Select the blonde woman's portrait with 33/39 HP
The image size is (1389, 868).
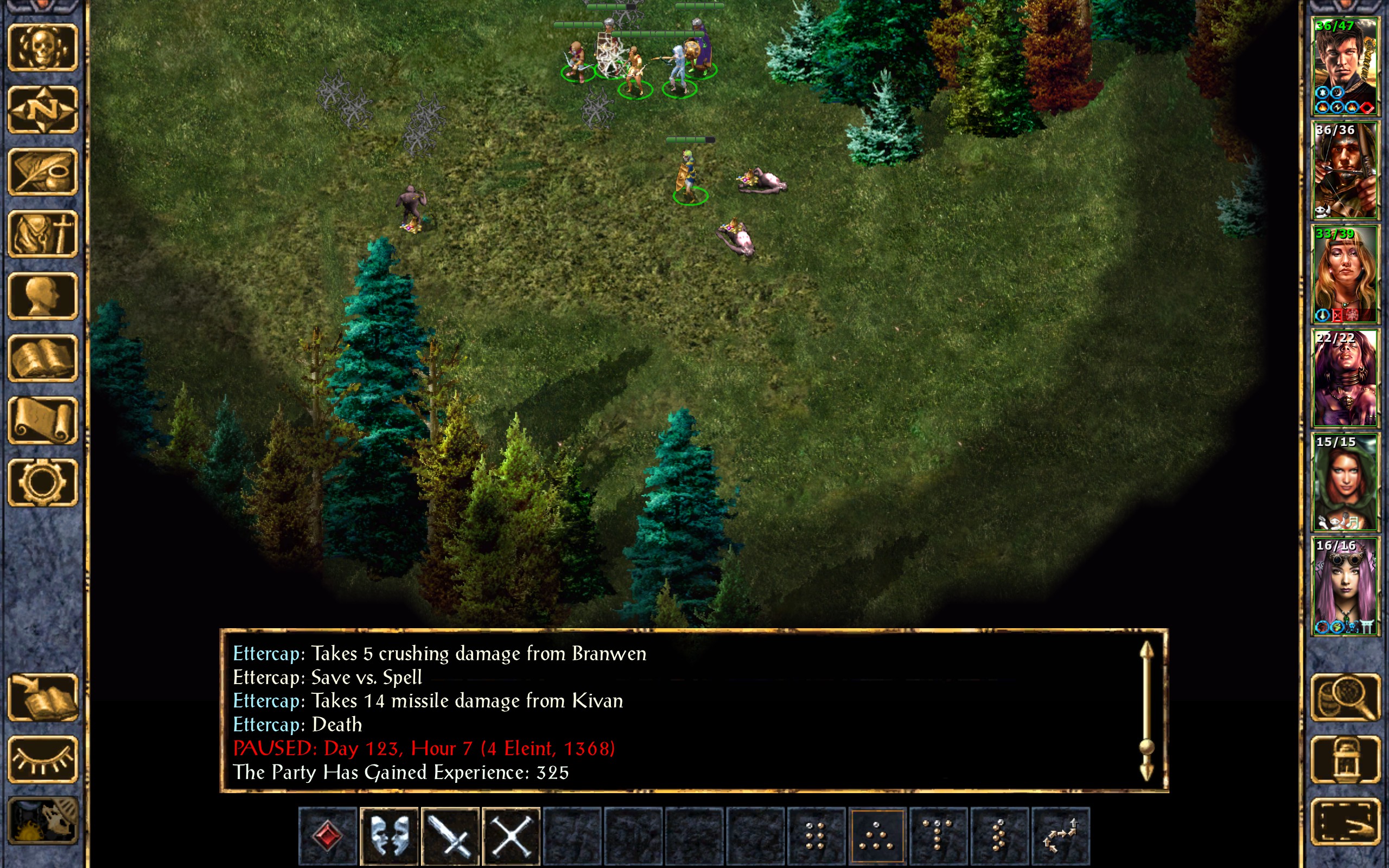tap(1345, 275)
